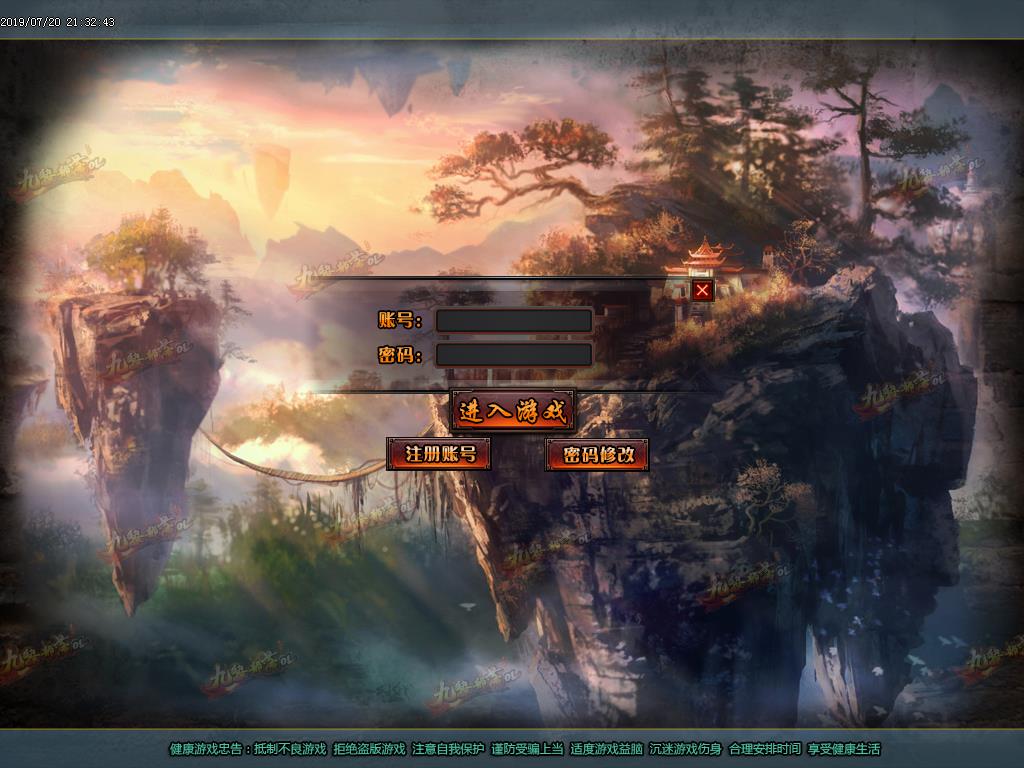1024x768 pixels.
Task: Enter the game with 进入游戏 button
Action: 512,410
